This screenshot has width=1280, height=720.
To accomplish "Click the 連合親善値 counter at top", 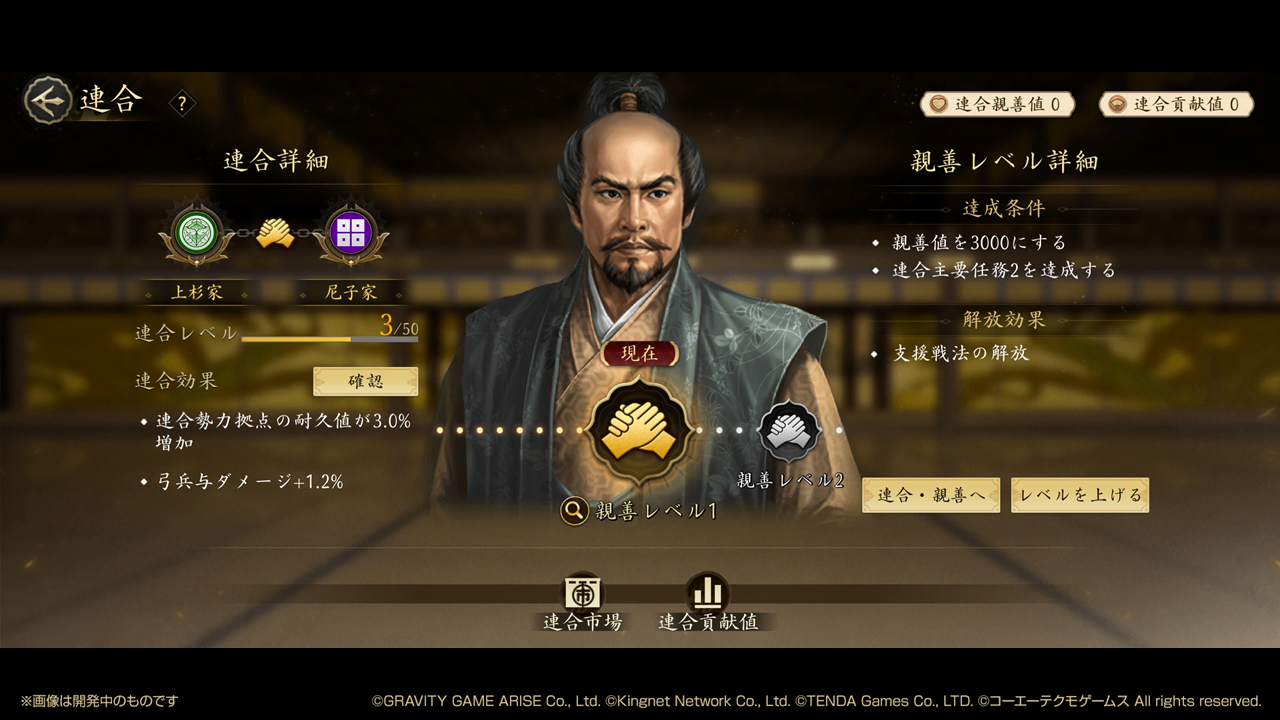I will point(998,104).
